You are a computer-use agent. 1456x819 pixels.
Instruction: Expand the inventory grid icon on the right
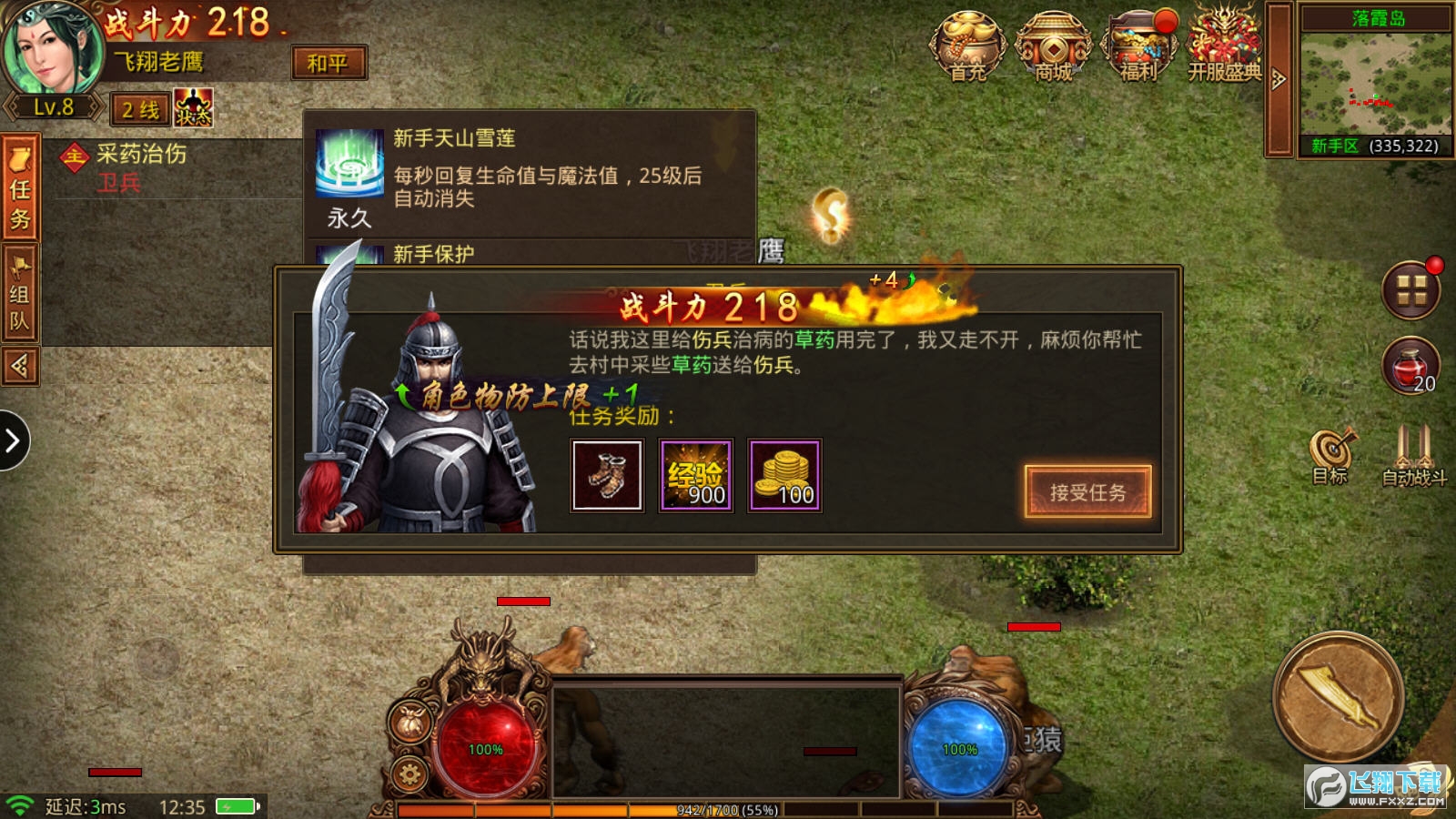click(1411, 294)
